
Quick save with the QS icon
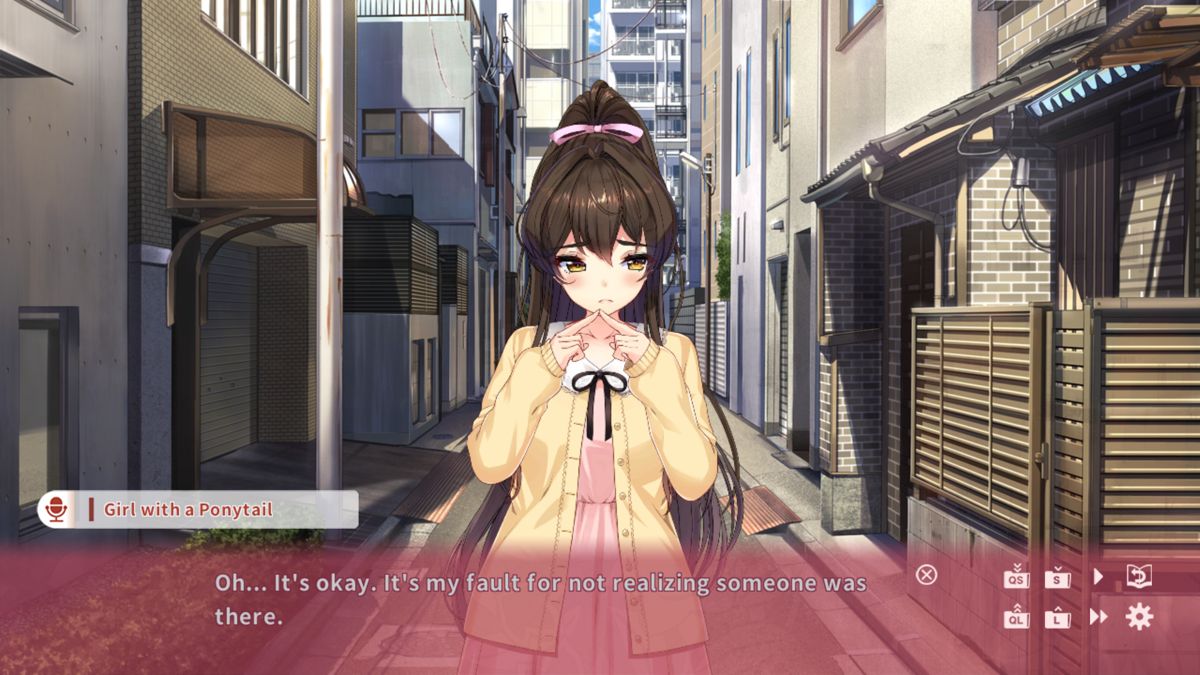coord(1016,577)
